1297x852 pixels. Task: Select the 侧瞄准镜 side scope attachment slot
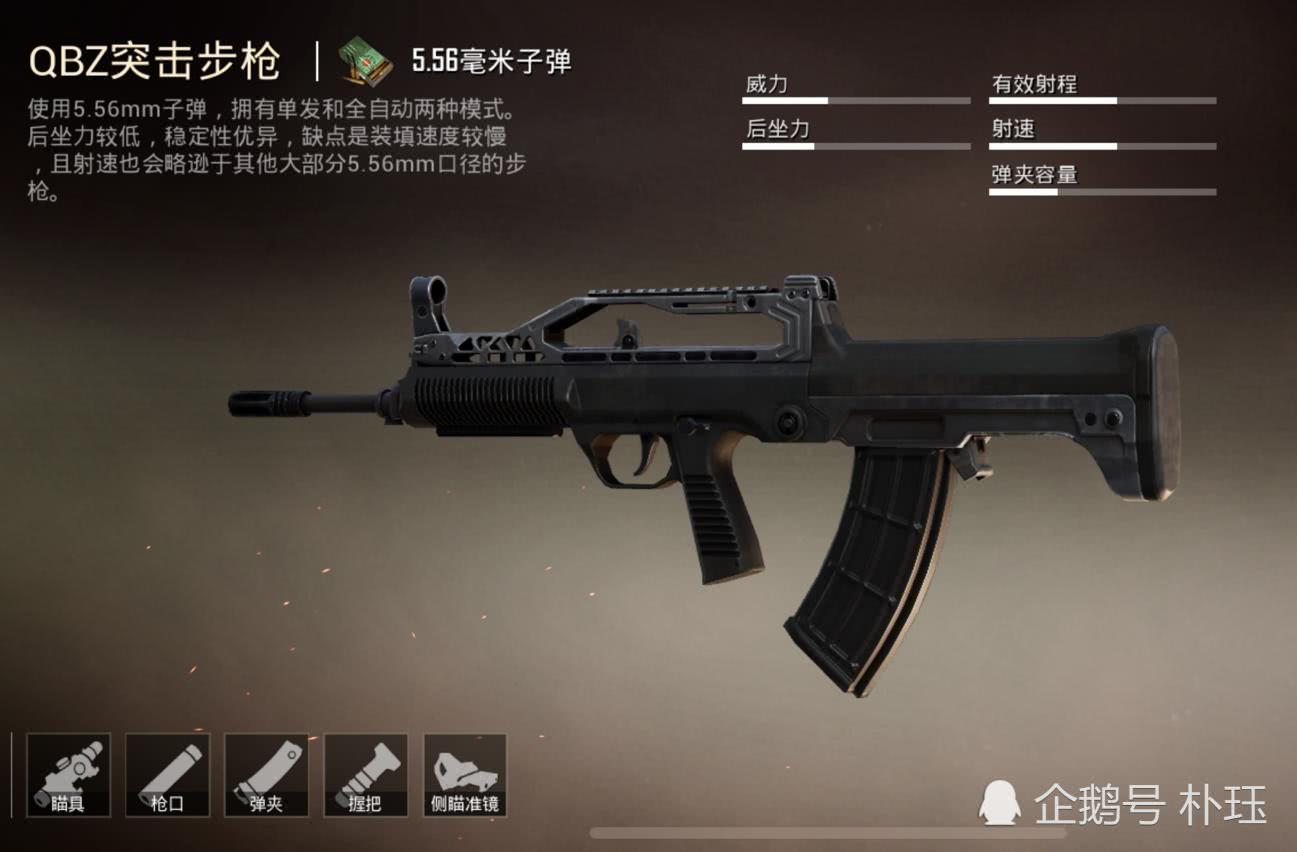pos(467,775)
